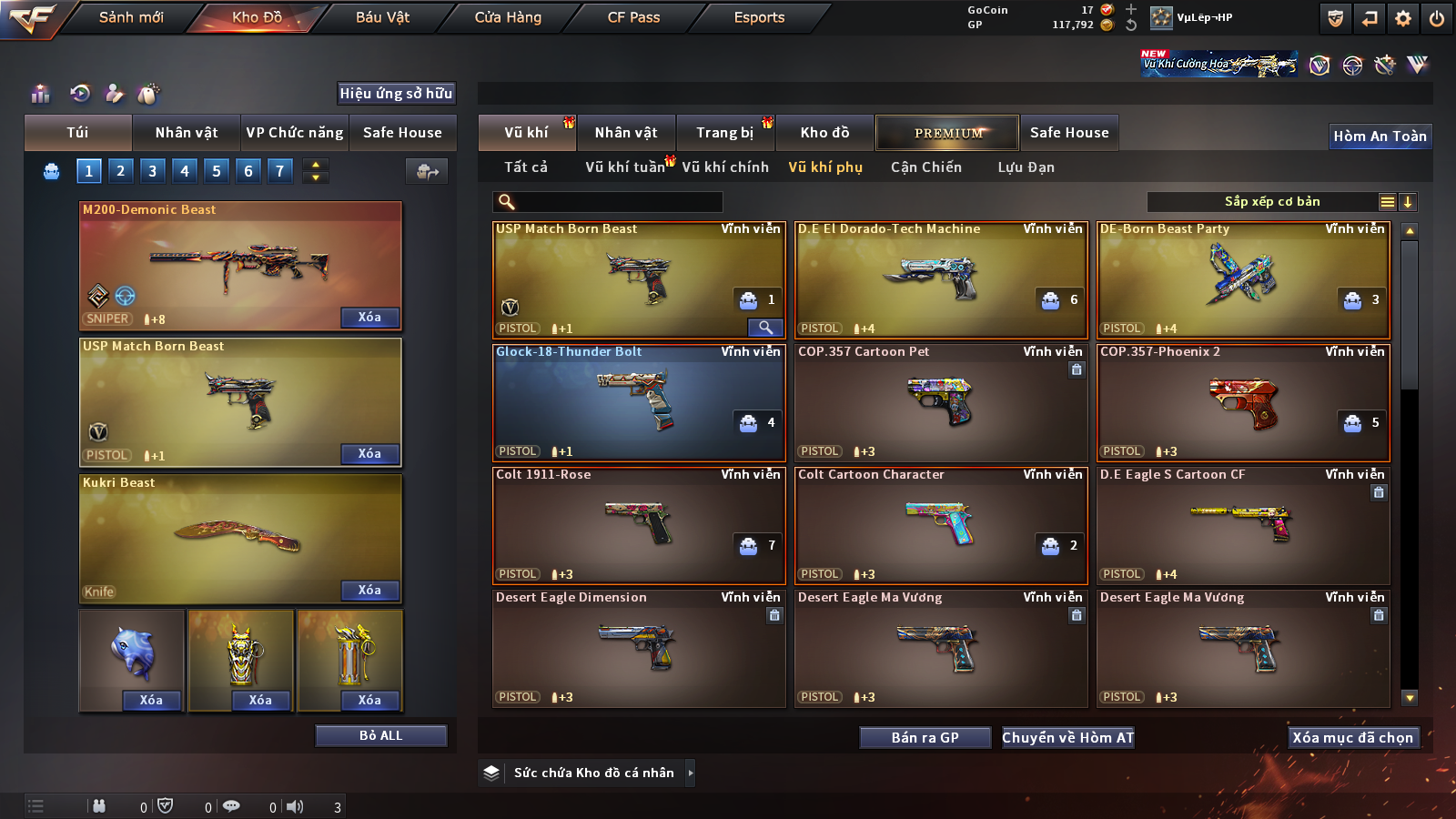The height and width of the screenshot is (819, 1456).
Task: Select bag page number 3
Action: click(x=152, y=171)
